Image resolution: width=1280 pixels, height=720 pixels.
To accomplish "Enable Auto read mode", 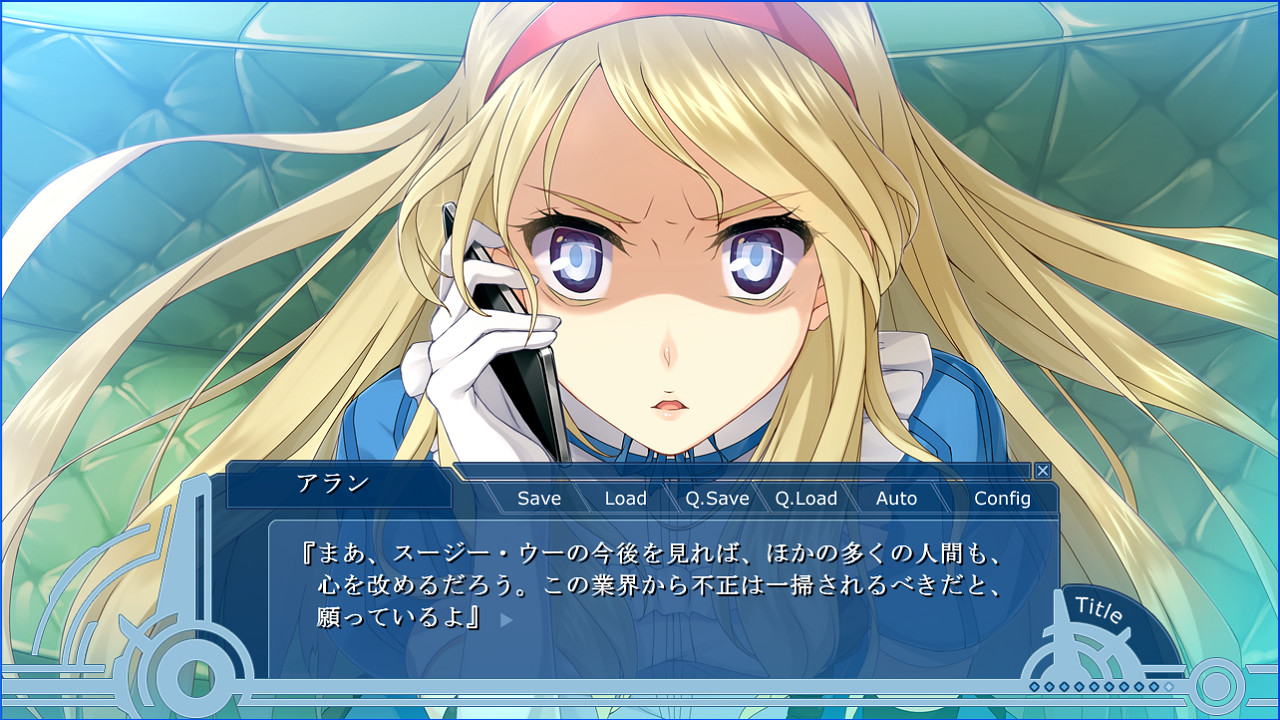I will 897,498.
